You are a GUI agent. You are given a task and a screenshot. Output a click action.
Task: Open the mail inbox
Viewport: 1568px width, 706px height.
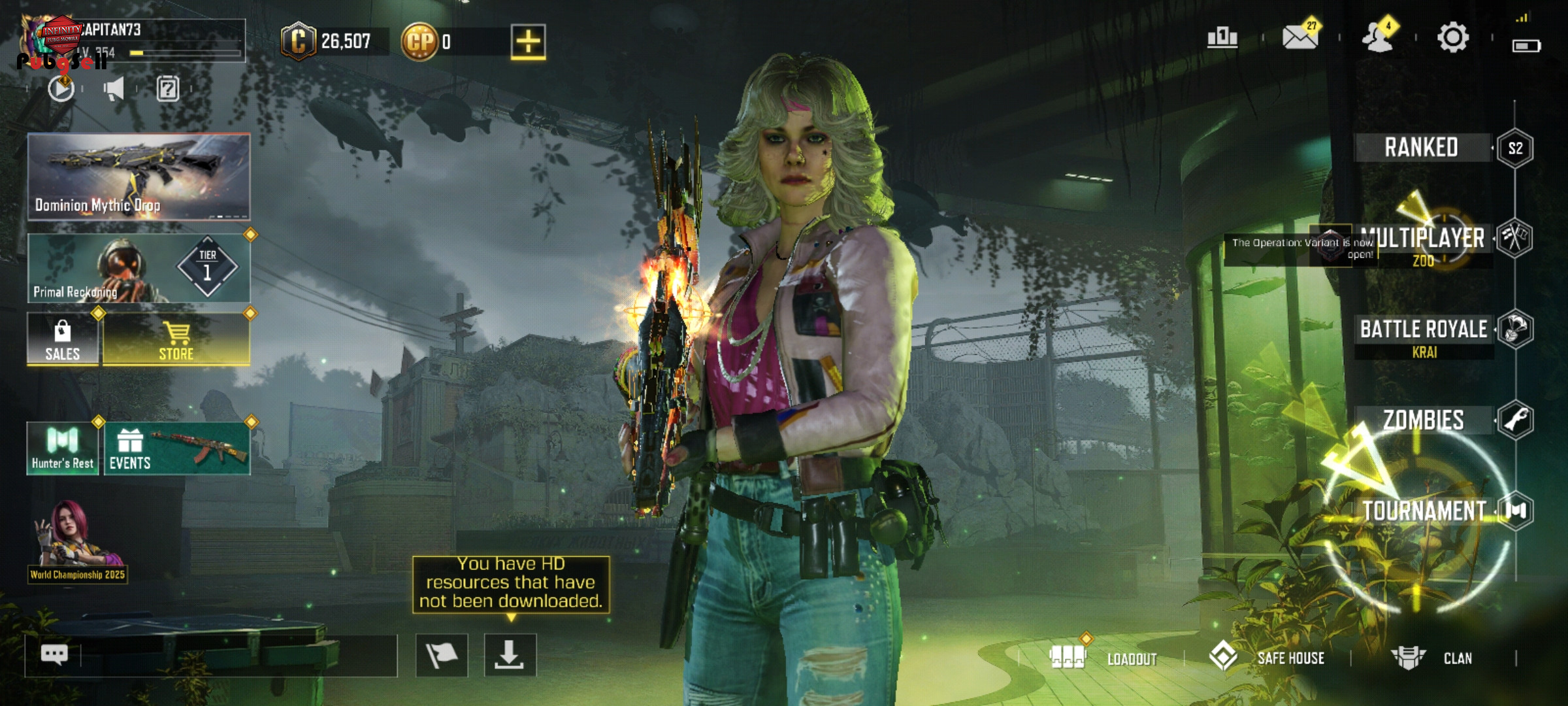pyautogui.click(x=1300, y=37)
